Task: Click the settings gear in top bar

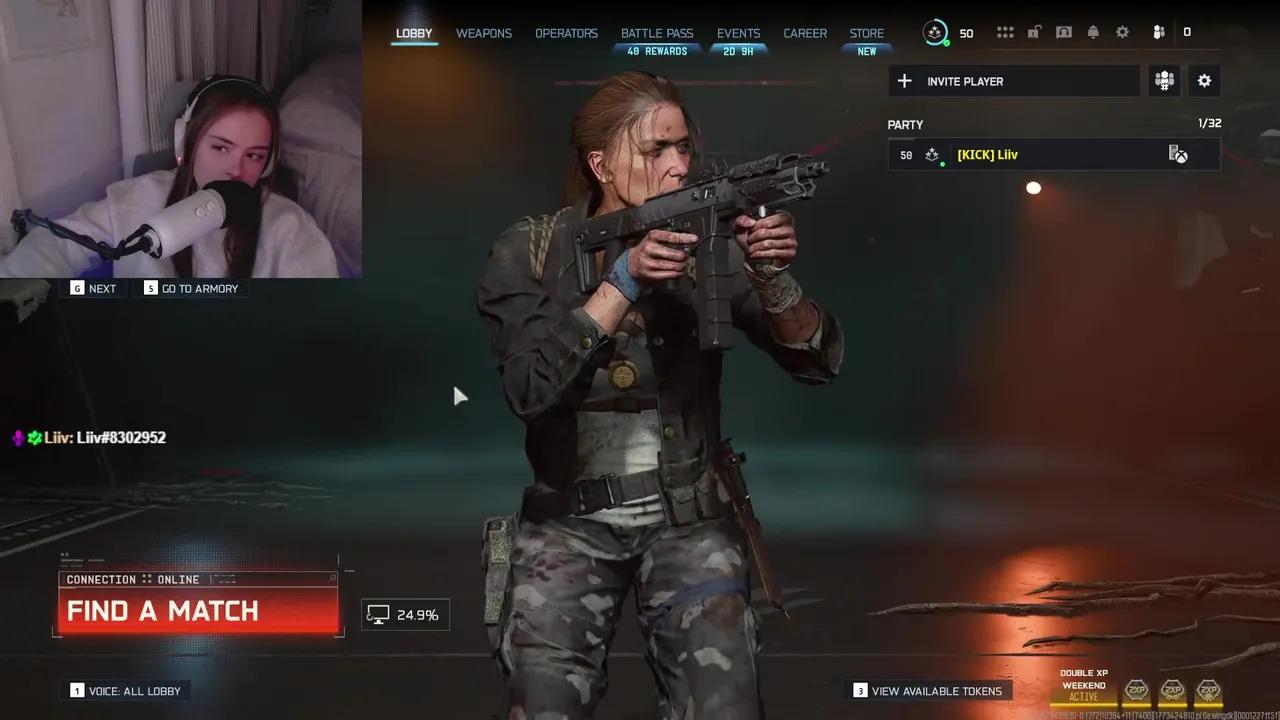Action: coord(1122,32)
